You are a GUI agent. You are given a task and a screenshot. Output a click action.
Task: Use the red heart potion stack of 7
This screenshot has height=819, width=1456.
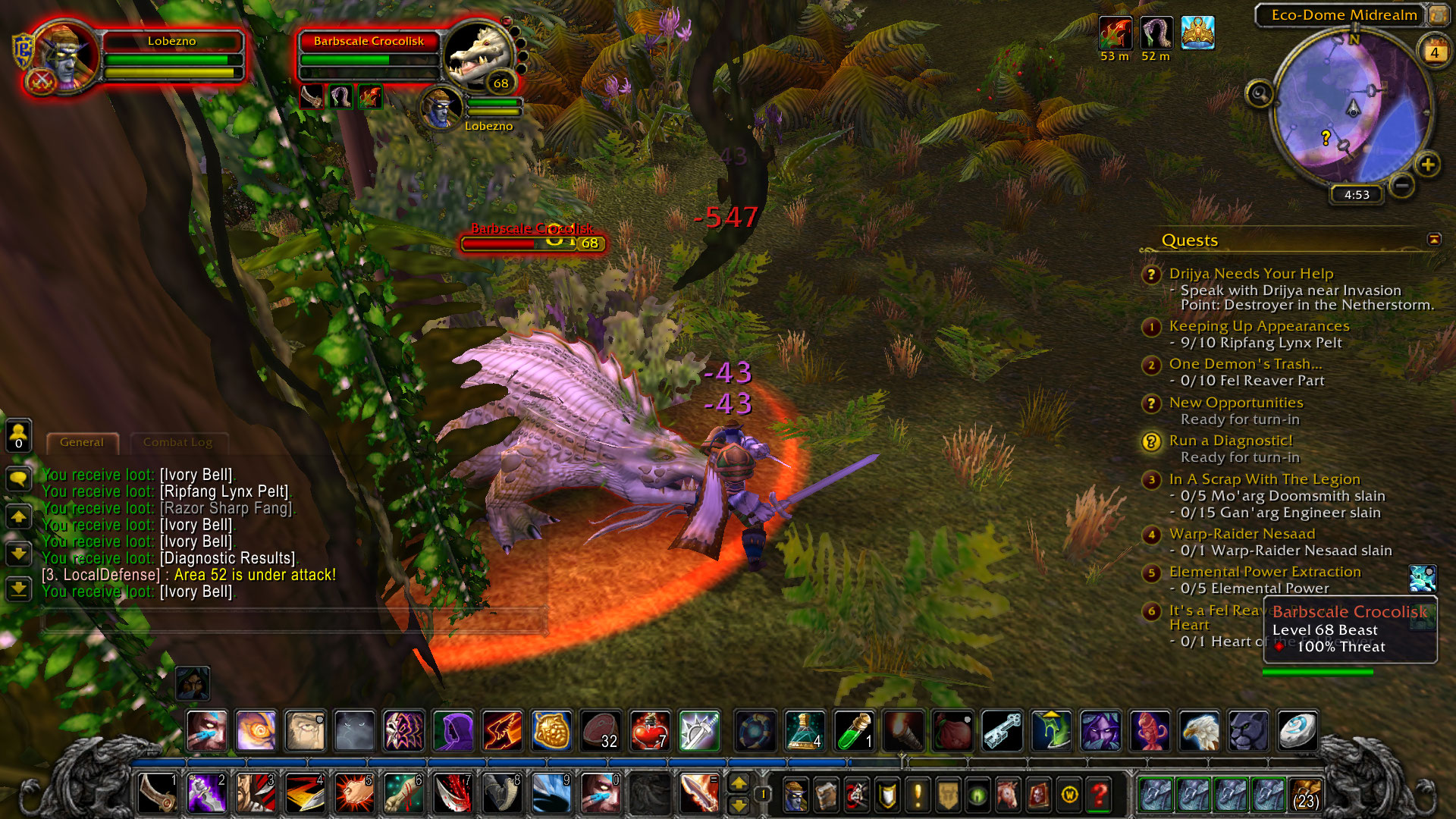click(650, 730)
